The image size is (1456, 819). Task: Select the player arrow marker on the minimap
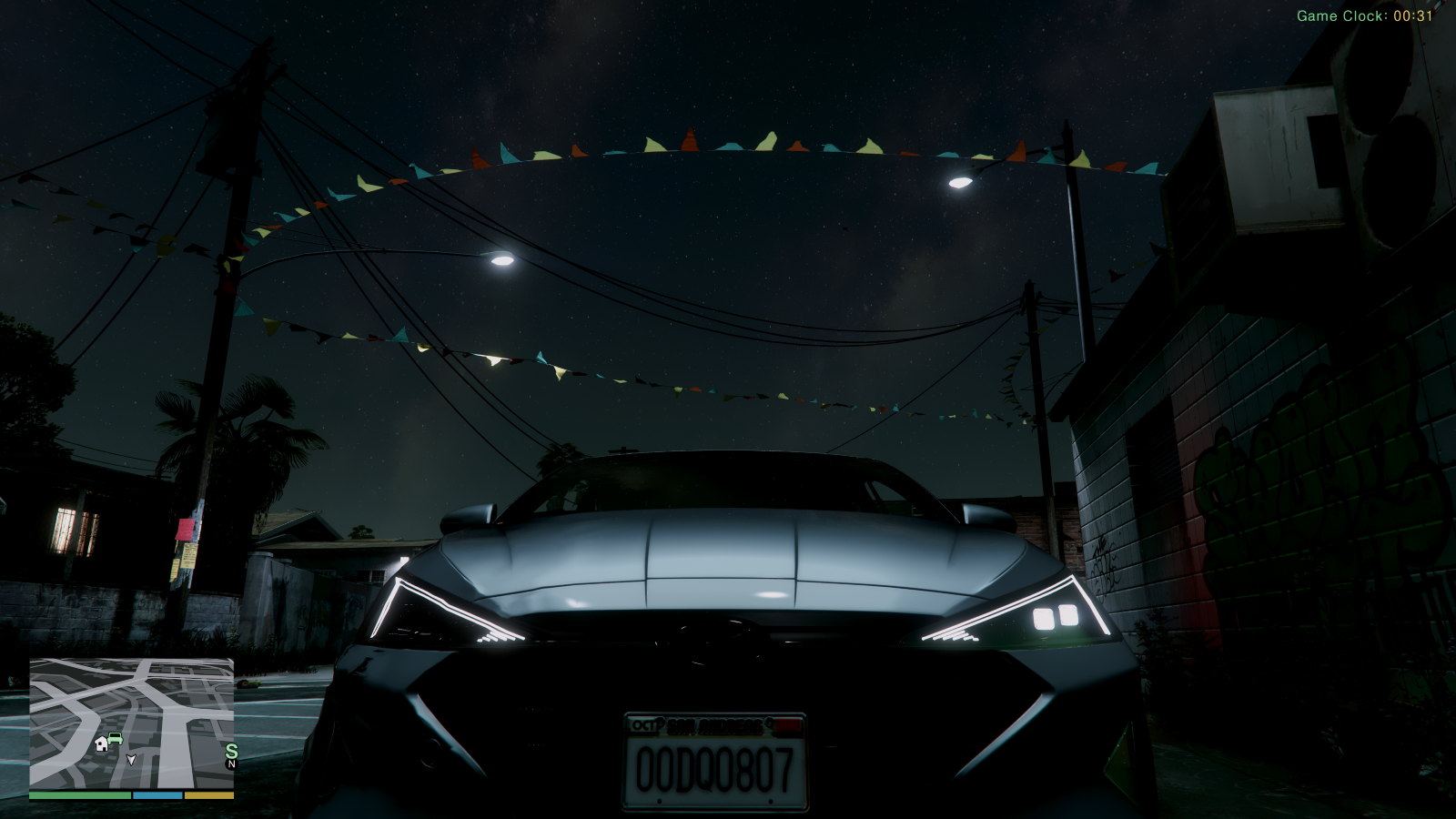coord(132,761)
